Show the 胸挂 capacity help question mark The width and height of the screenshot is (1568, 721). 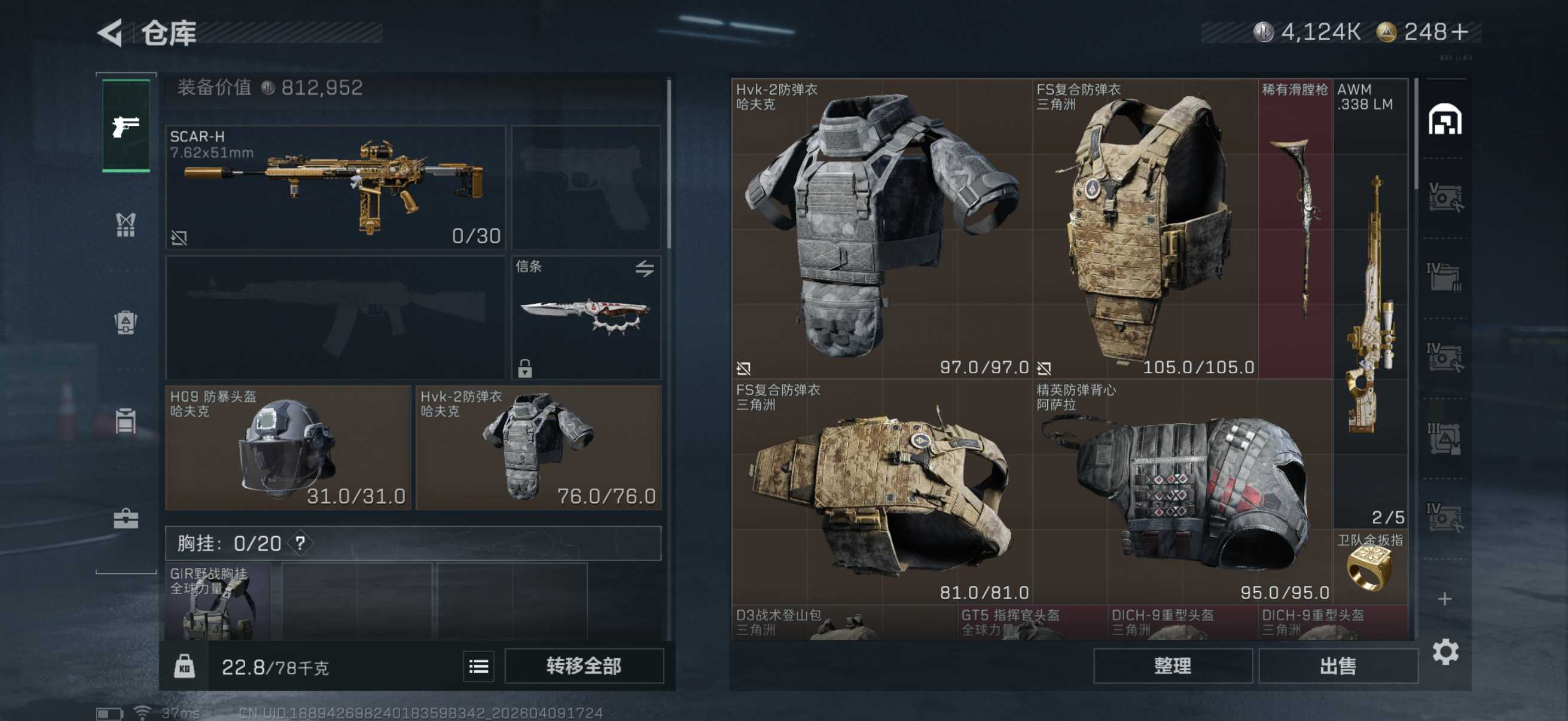coord(300,543)
